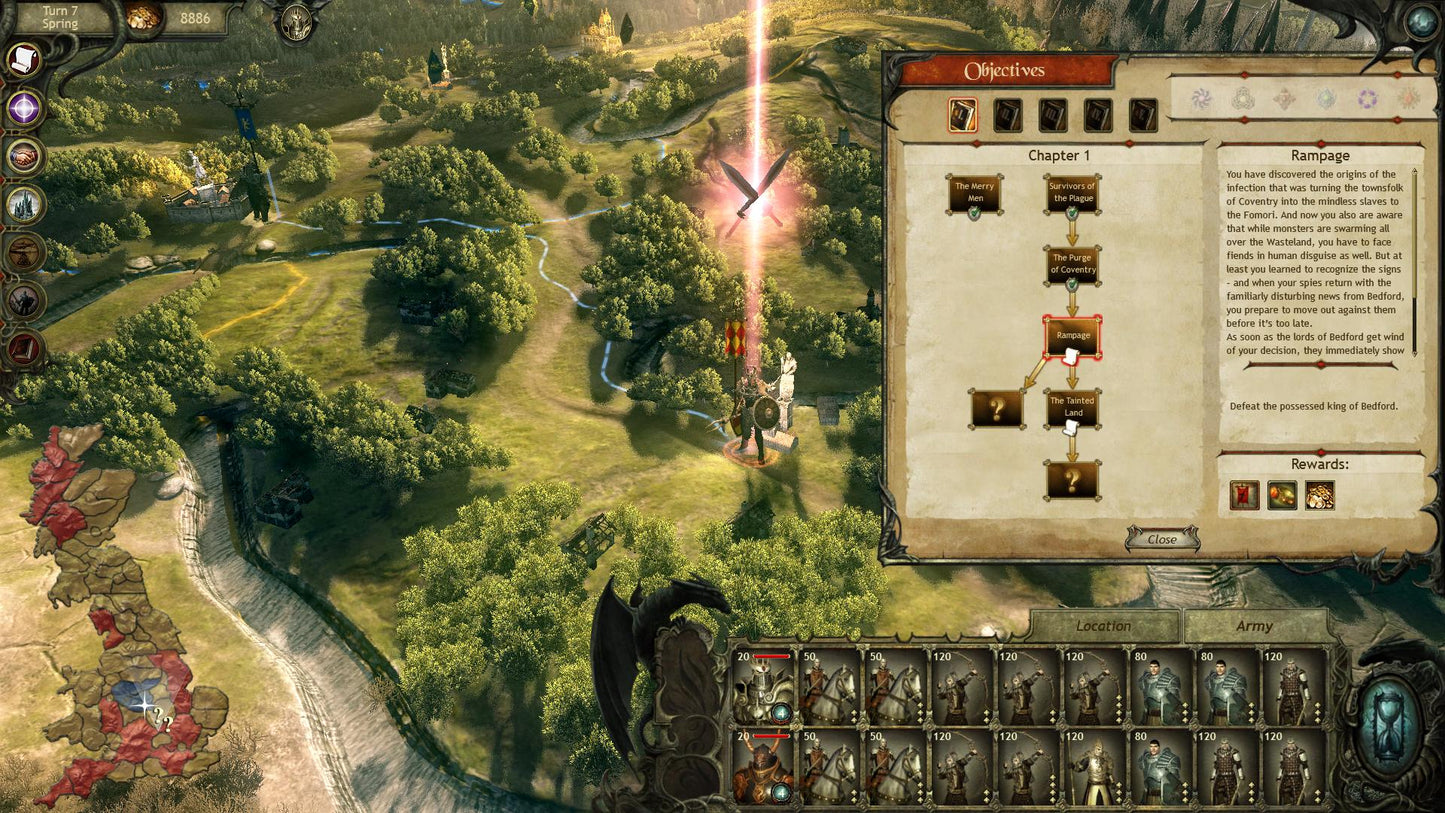Switch to the Location tab
This screenshot has height=813, width=1445.
click(x=1103, y=626)
